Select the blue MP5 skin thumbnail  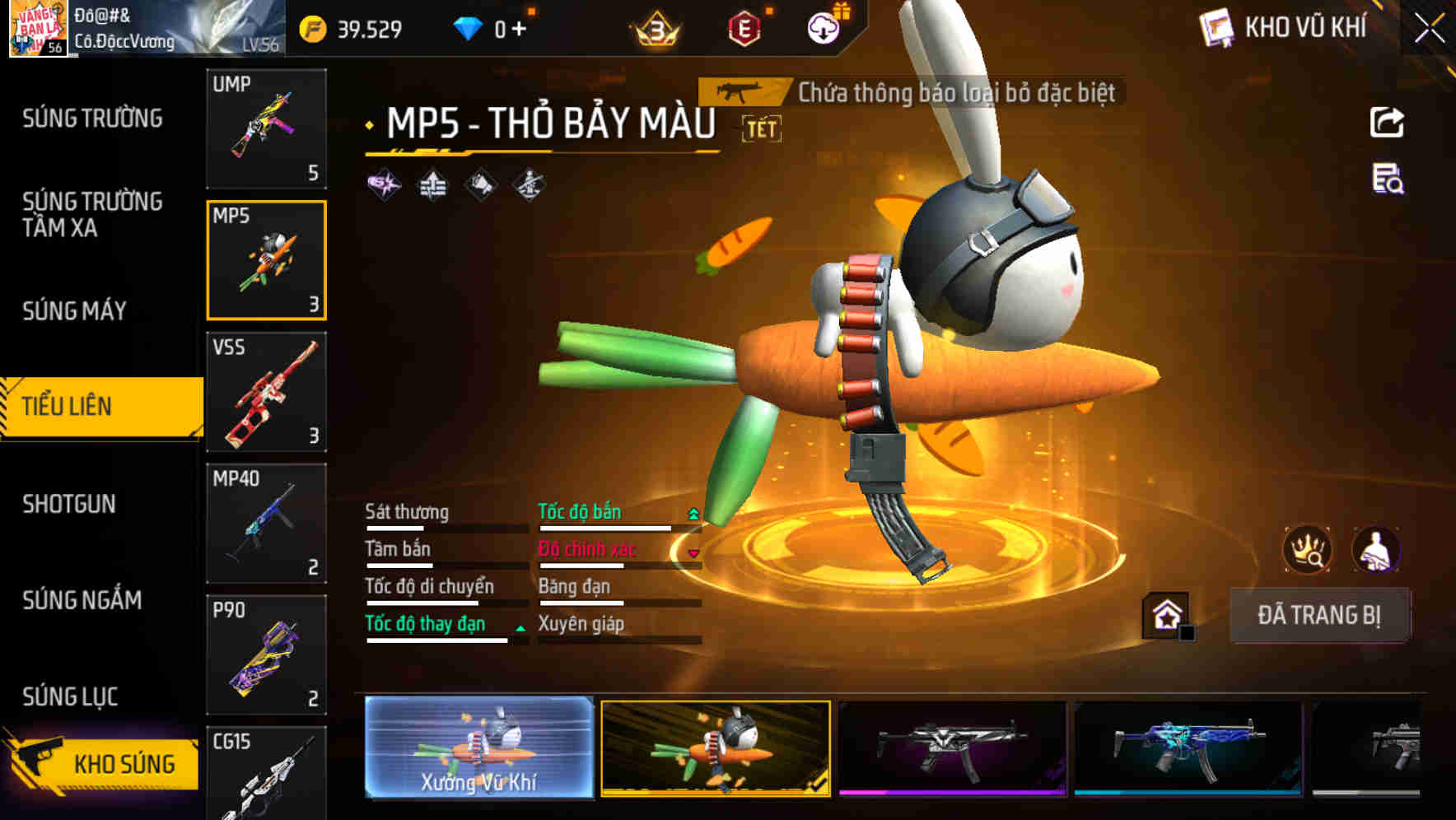tap(1188, 748)
